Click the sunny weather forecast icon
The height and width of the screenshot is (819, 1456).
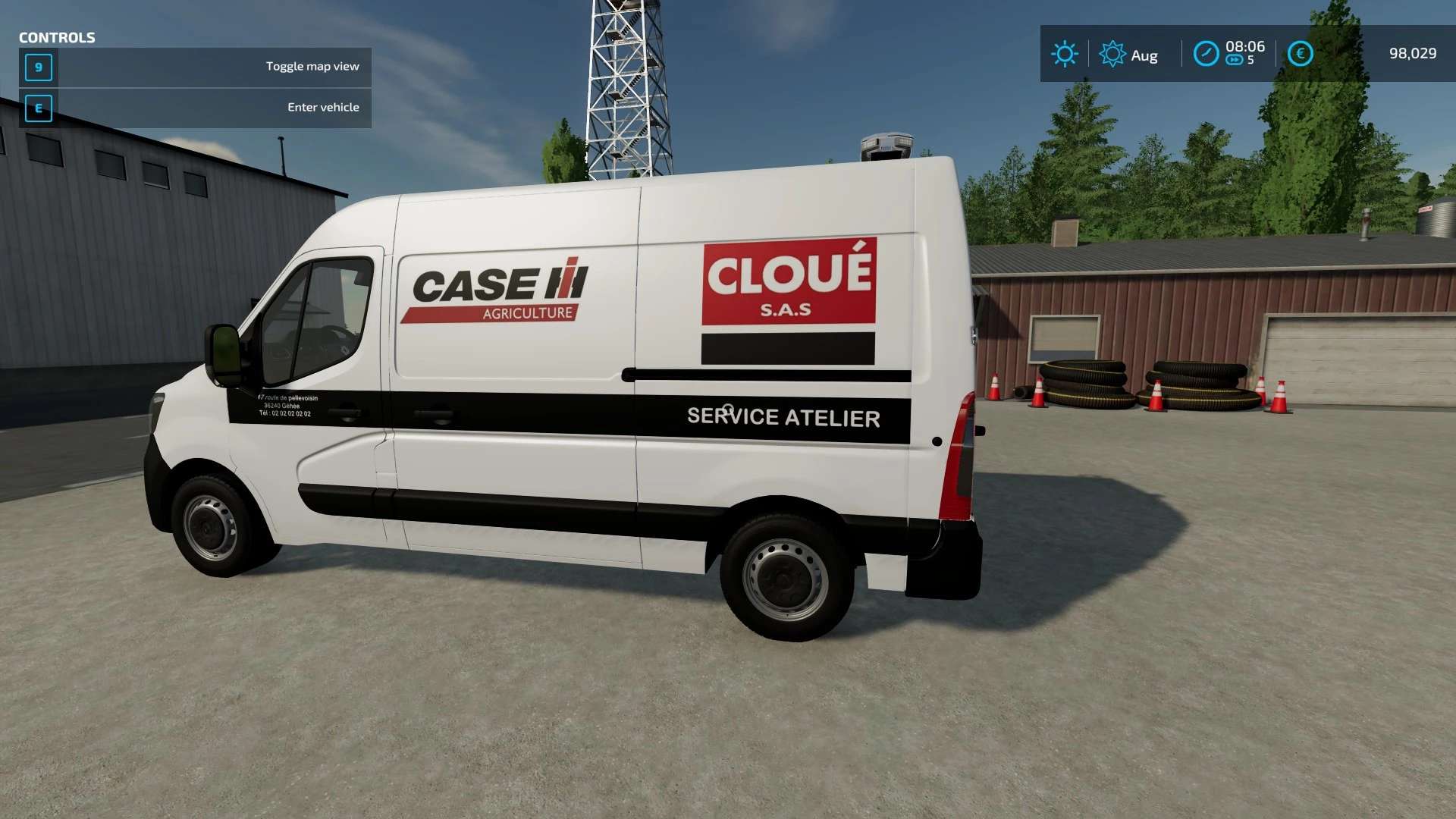coord(1064,54)
